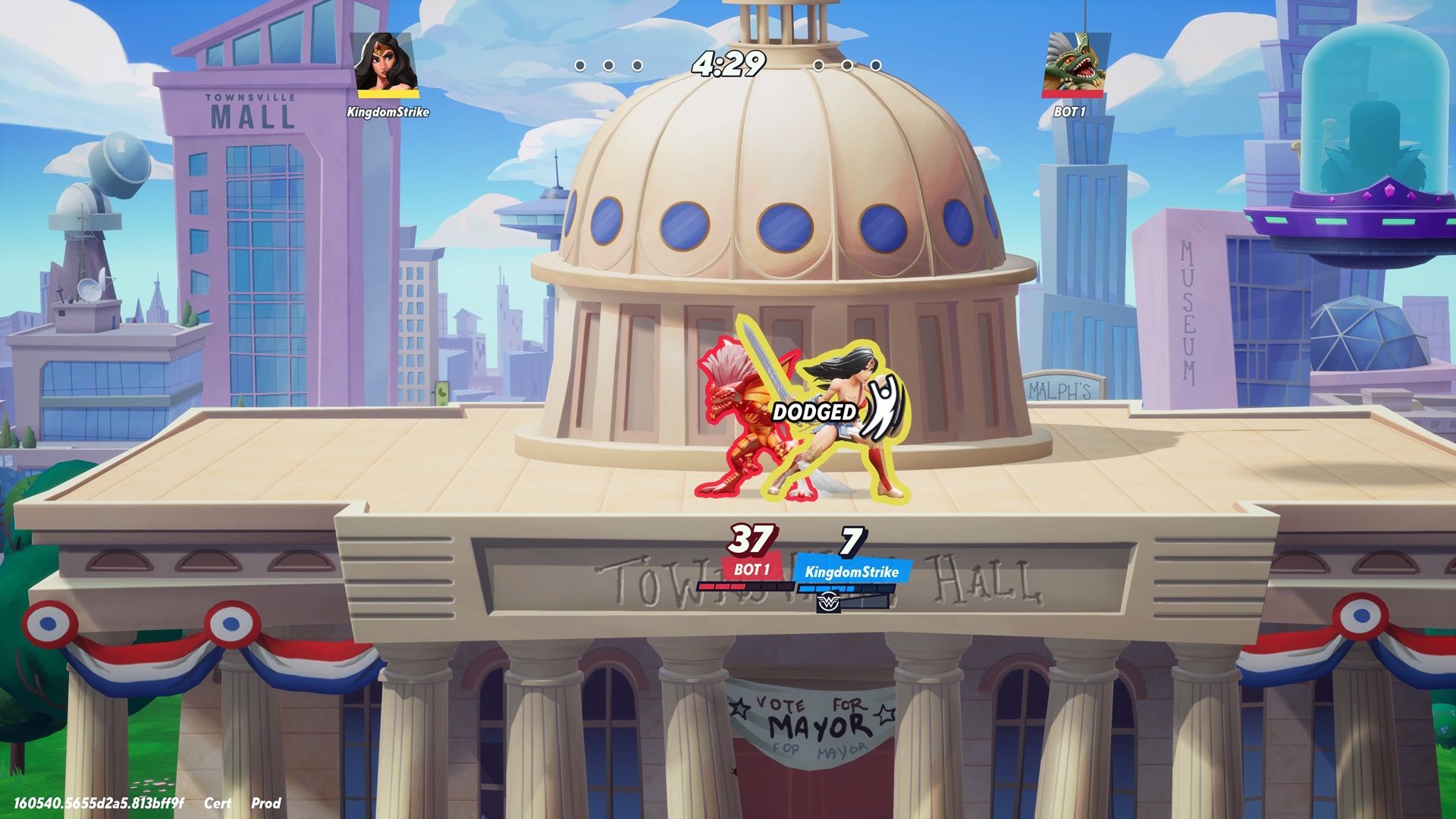Click the Prod label in the bottom left
Image resolution: width=1456 pixels, height=819 pixels.
click(266, 804)
